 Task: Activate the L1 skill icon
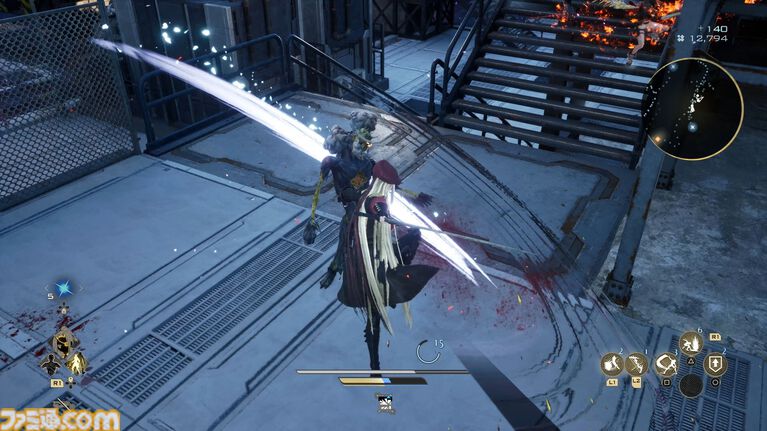click(611, 365)
